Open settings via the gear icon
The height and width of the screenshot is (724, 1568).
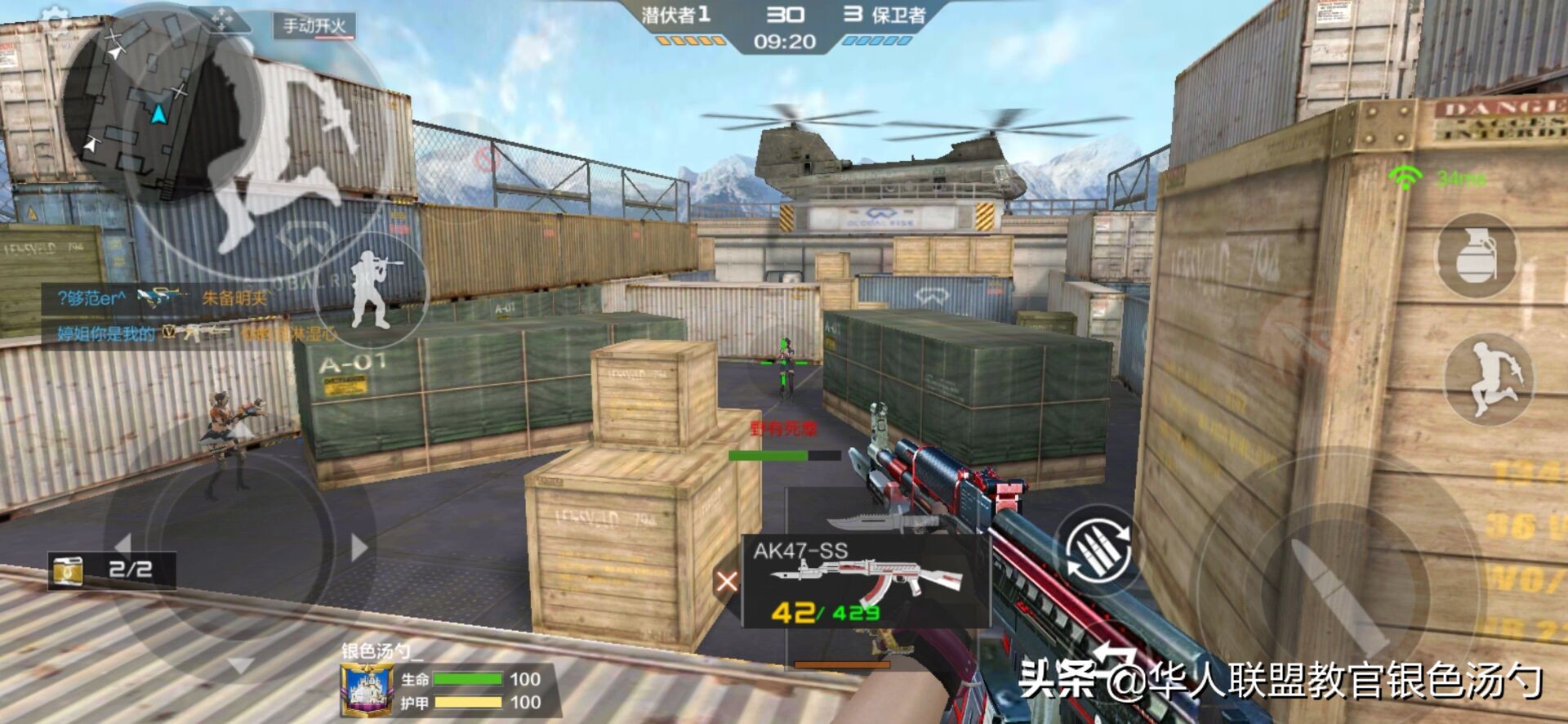click(55, 18)
